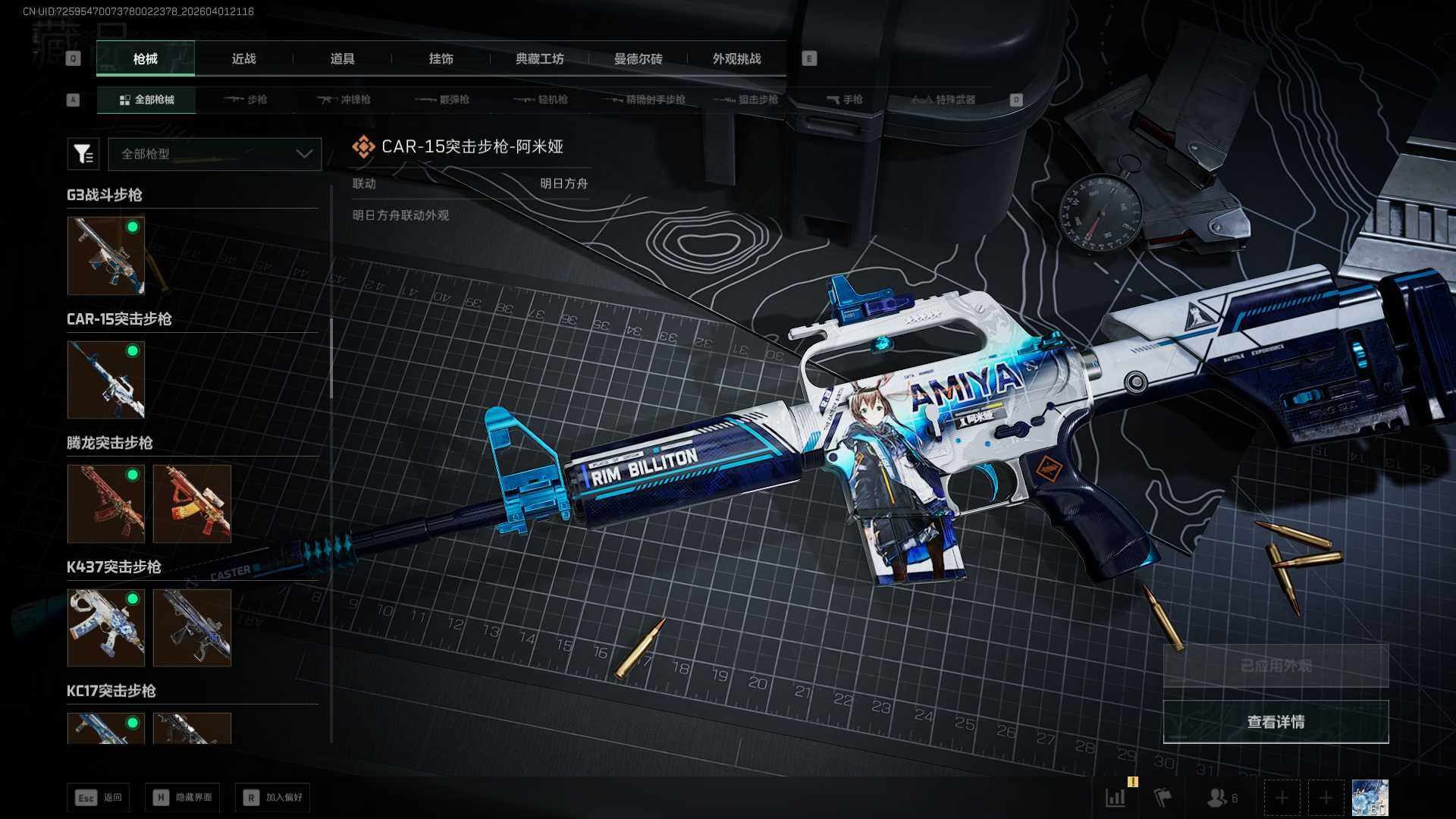This screenshot has height=819, width=1456.
Task: Open the 道具 (items) tab
Action: click(342, 58)
